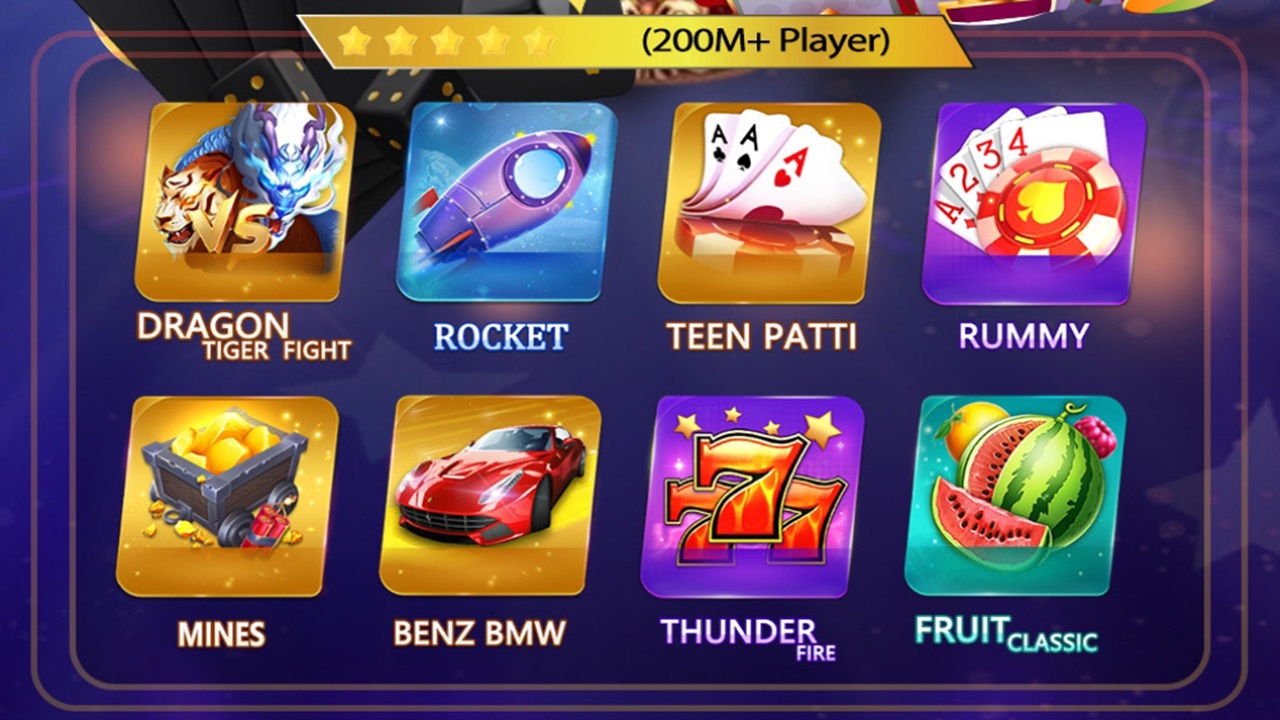Viewport: 1280px width, 720px height.
Task: Open the Dragon Tiger Fight game
Action: coord(245,202)
